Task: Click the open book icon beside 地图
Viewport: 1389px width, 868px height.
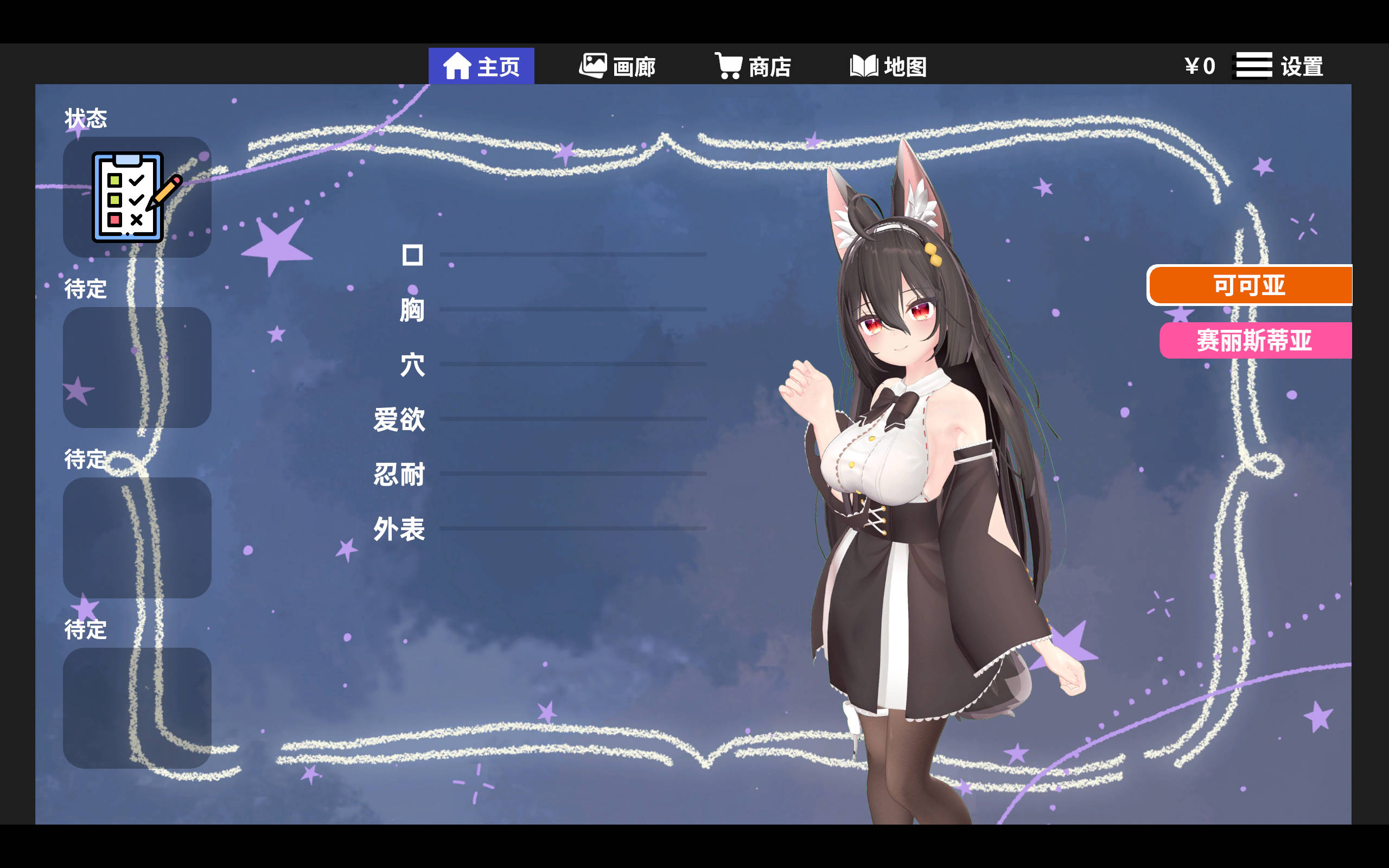Action: coord(864,65)
